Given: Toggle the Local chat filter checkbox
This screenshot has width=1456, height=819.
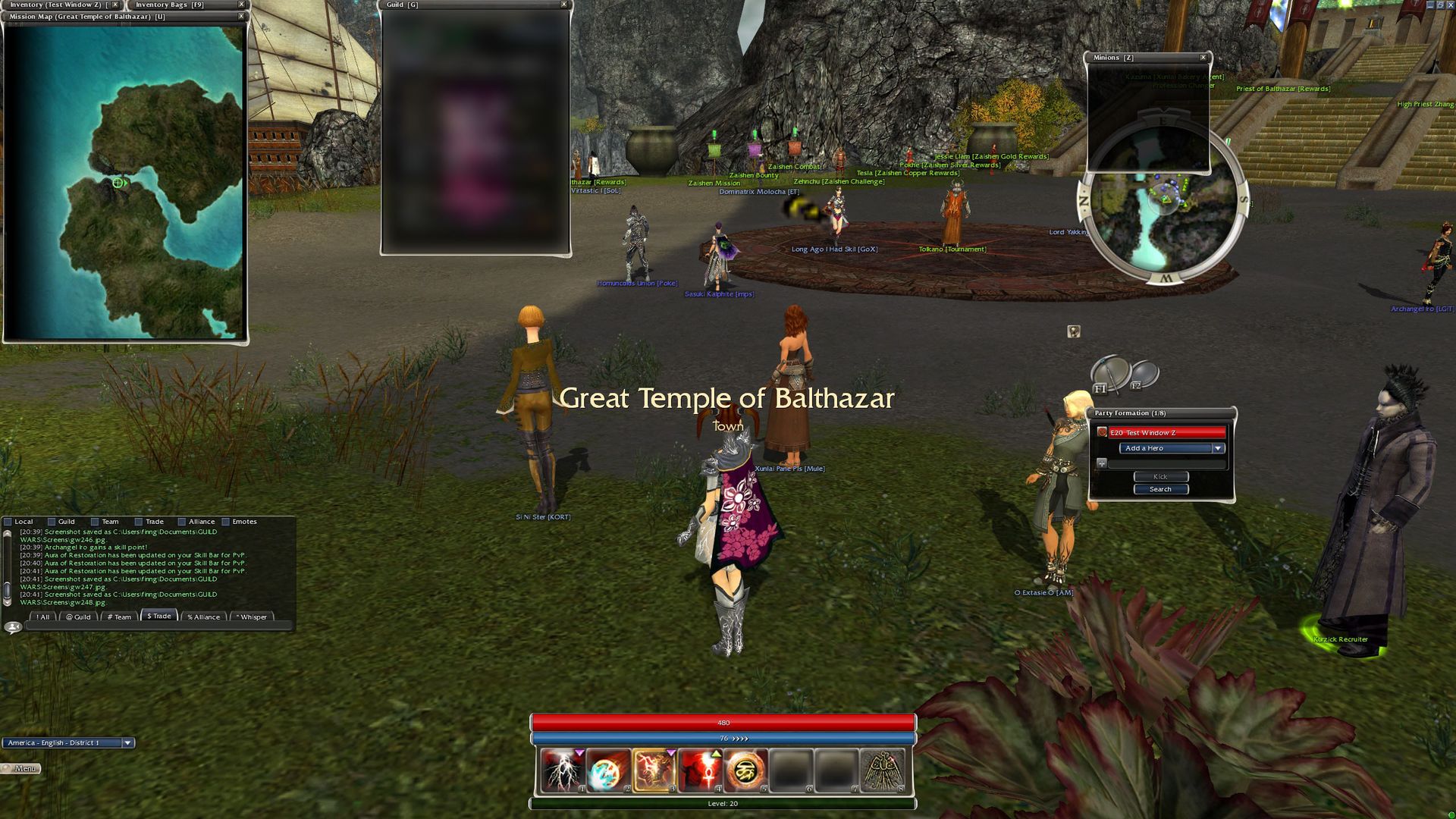Looking at the screenshot, I should click(x=8, y=522).
